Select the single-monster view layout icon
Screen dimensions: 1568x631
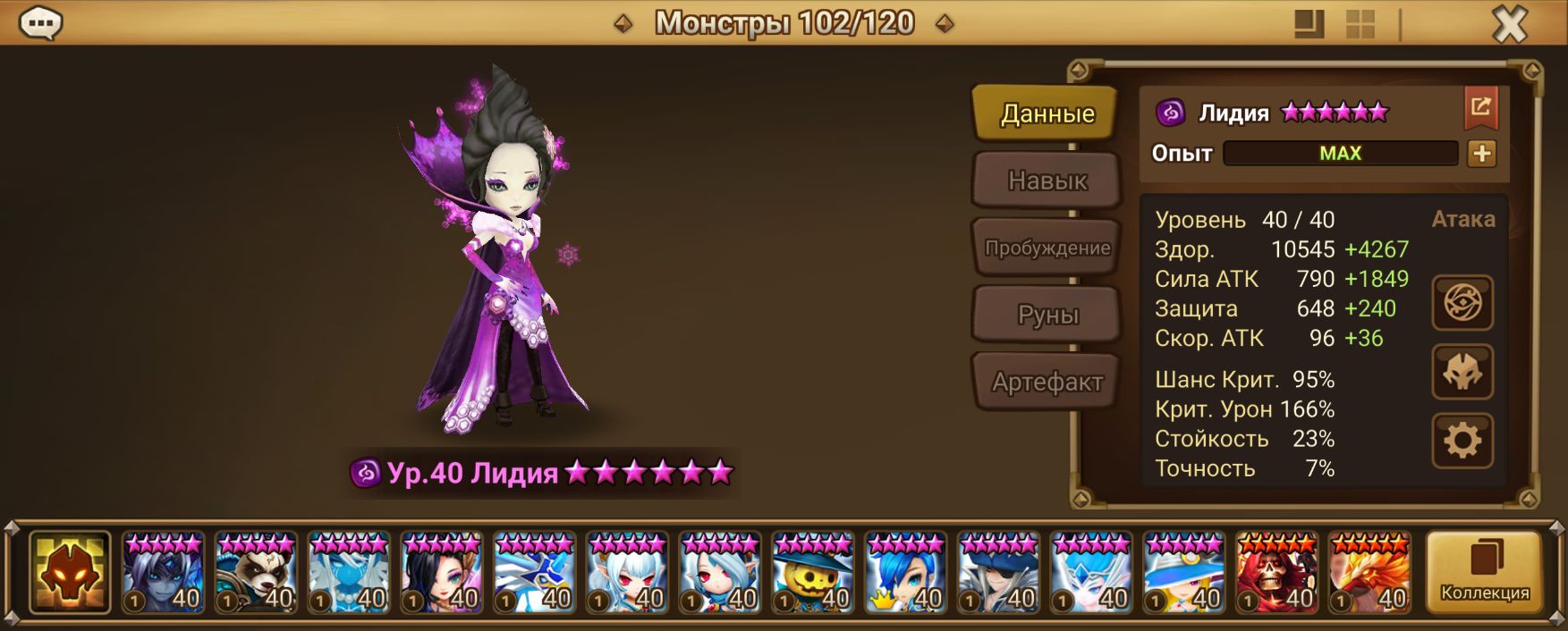tap(1309, 24)
